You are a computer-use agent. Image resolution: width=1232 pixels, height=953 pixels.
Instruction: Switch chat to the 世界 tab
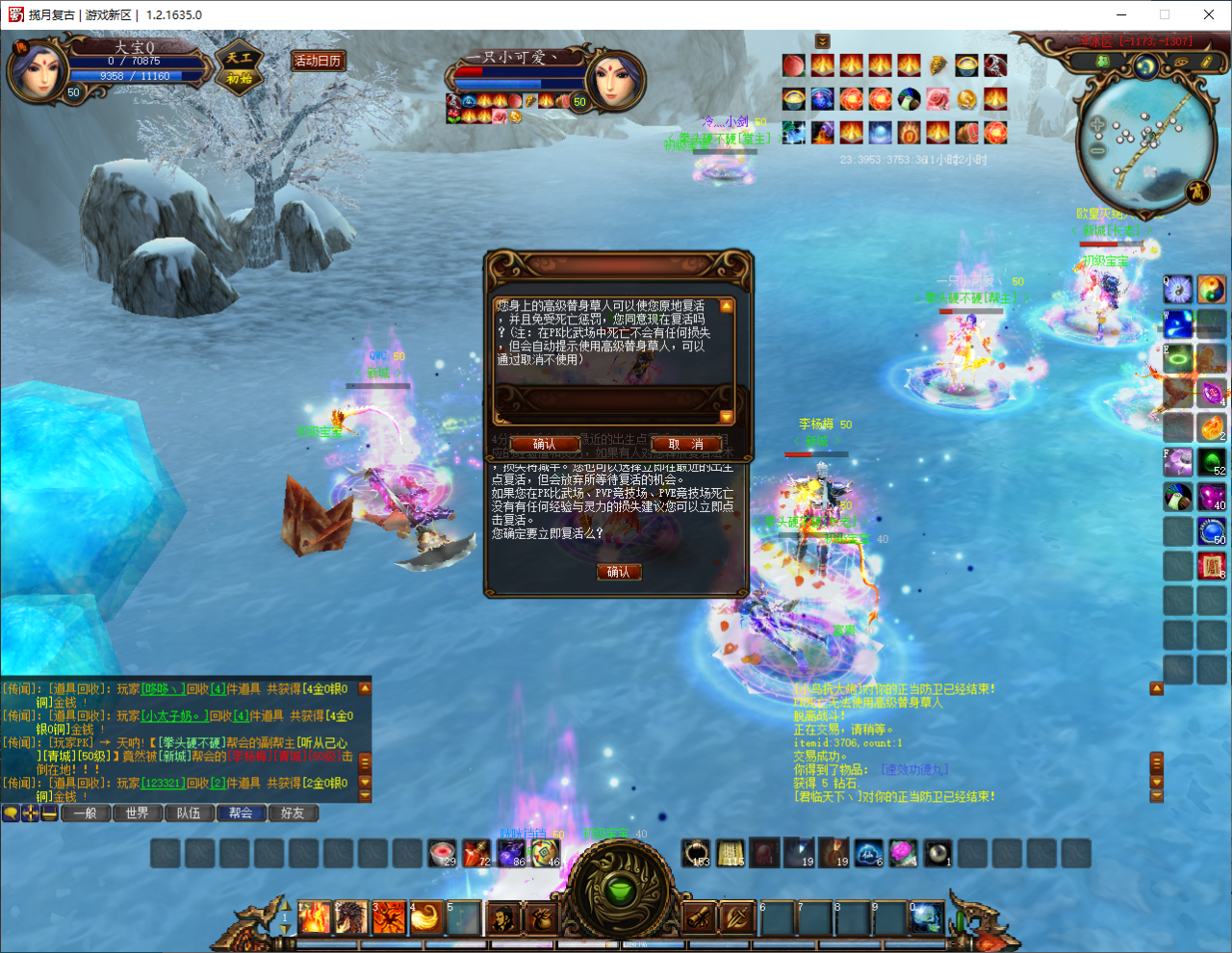click(137, 813)
